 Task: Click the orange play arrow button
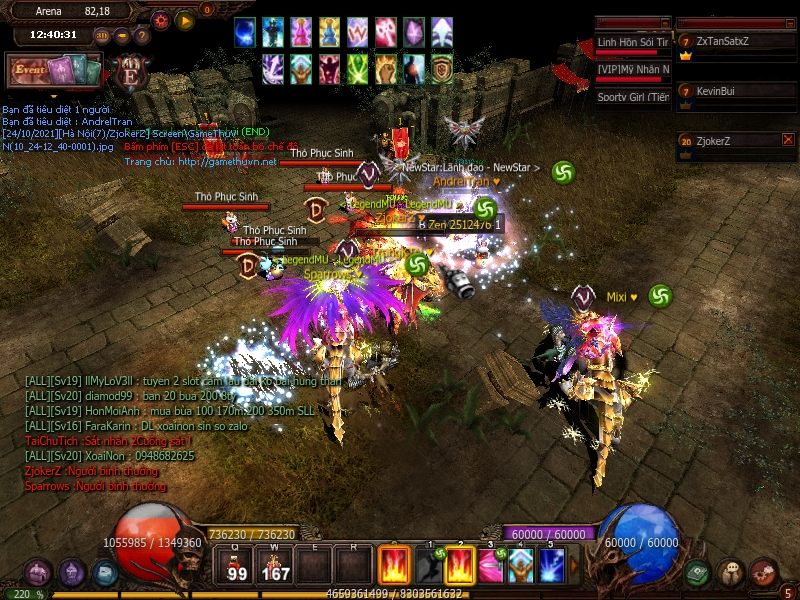pos(185,20)
